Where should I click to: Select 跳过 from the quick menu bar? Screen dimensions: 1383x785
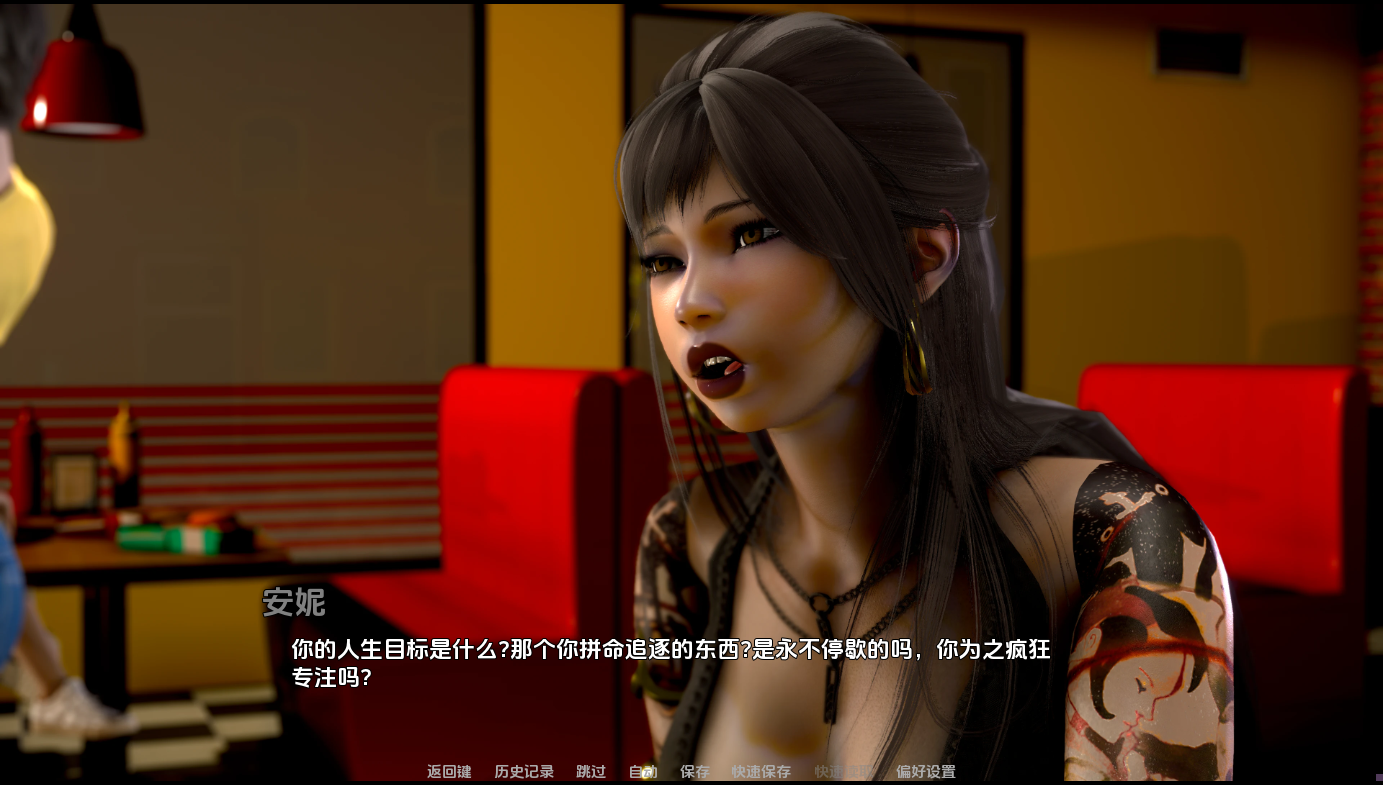click(589, 771)
